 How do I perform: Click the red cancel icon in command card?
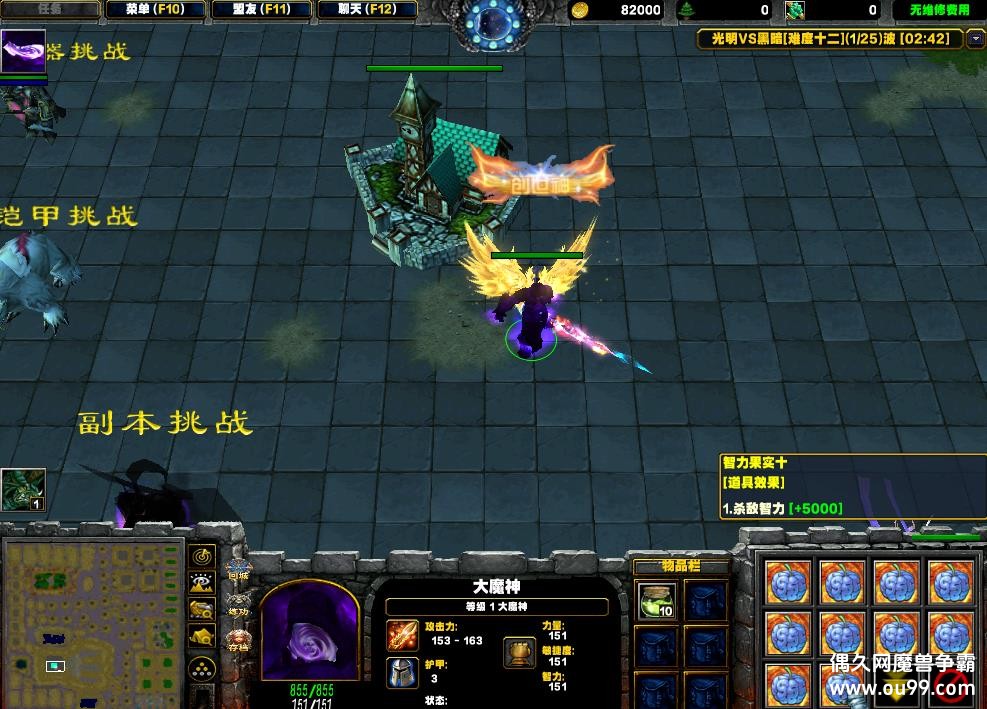pos(951,684)
